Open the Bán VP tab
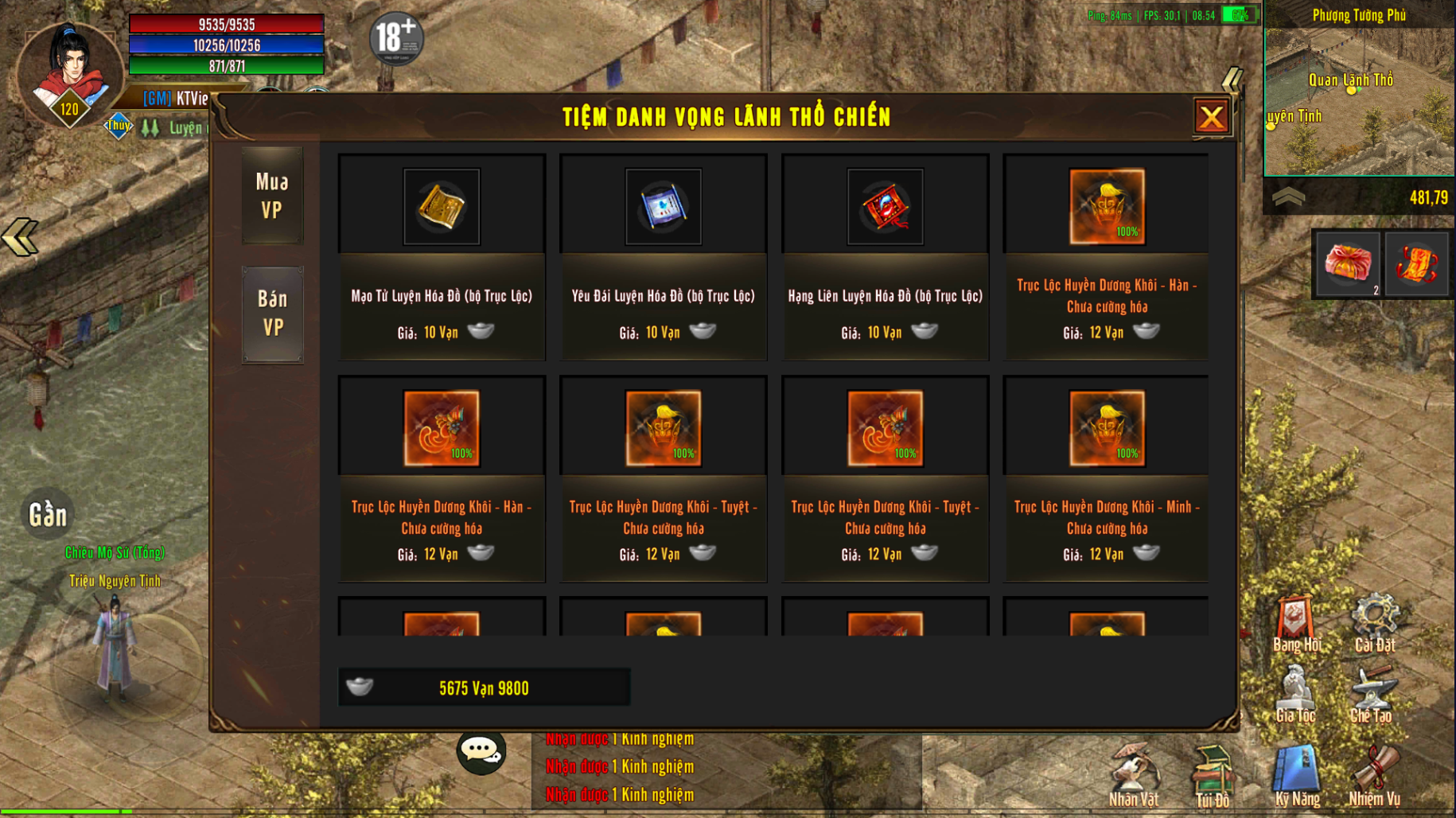 [x=272, y=314]
